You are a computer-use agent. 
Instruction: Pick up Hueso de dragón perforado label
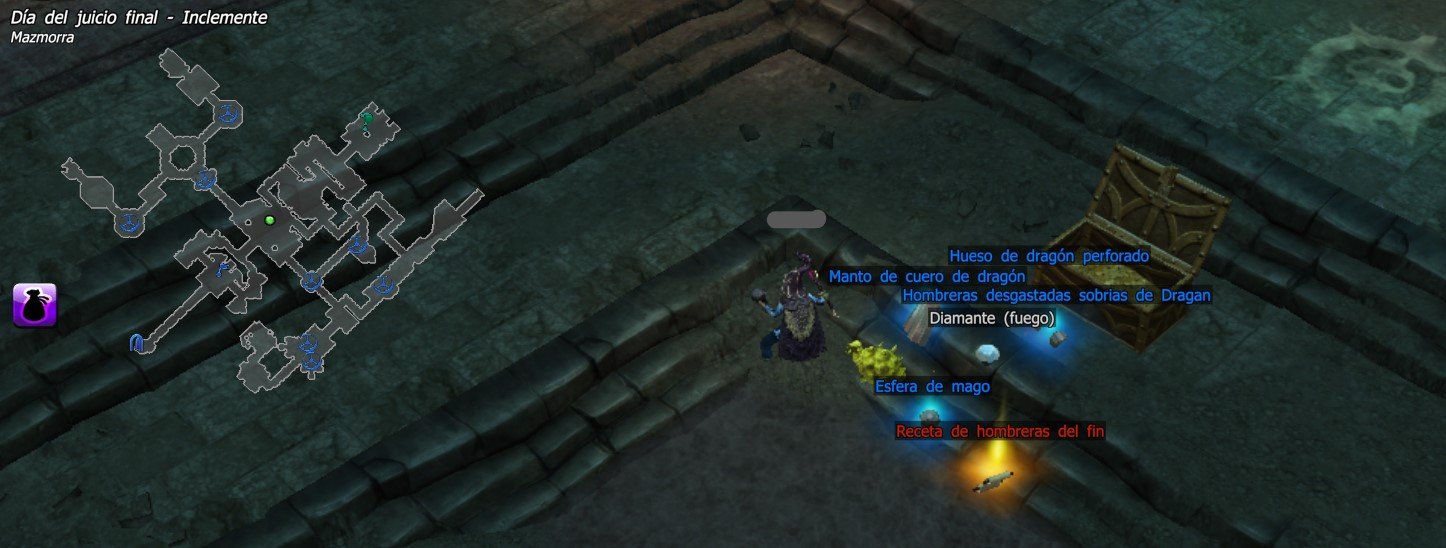(x=1049, y=256)
